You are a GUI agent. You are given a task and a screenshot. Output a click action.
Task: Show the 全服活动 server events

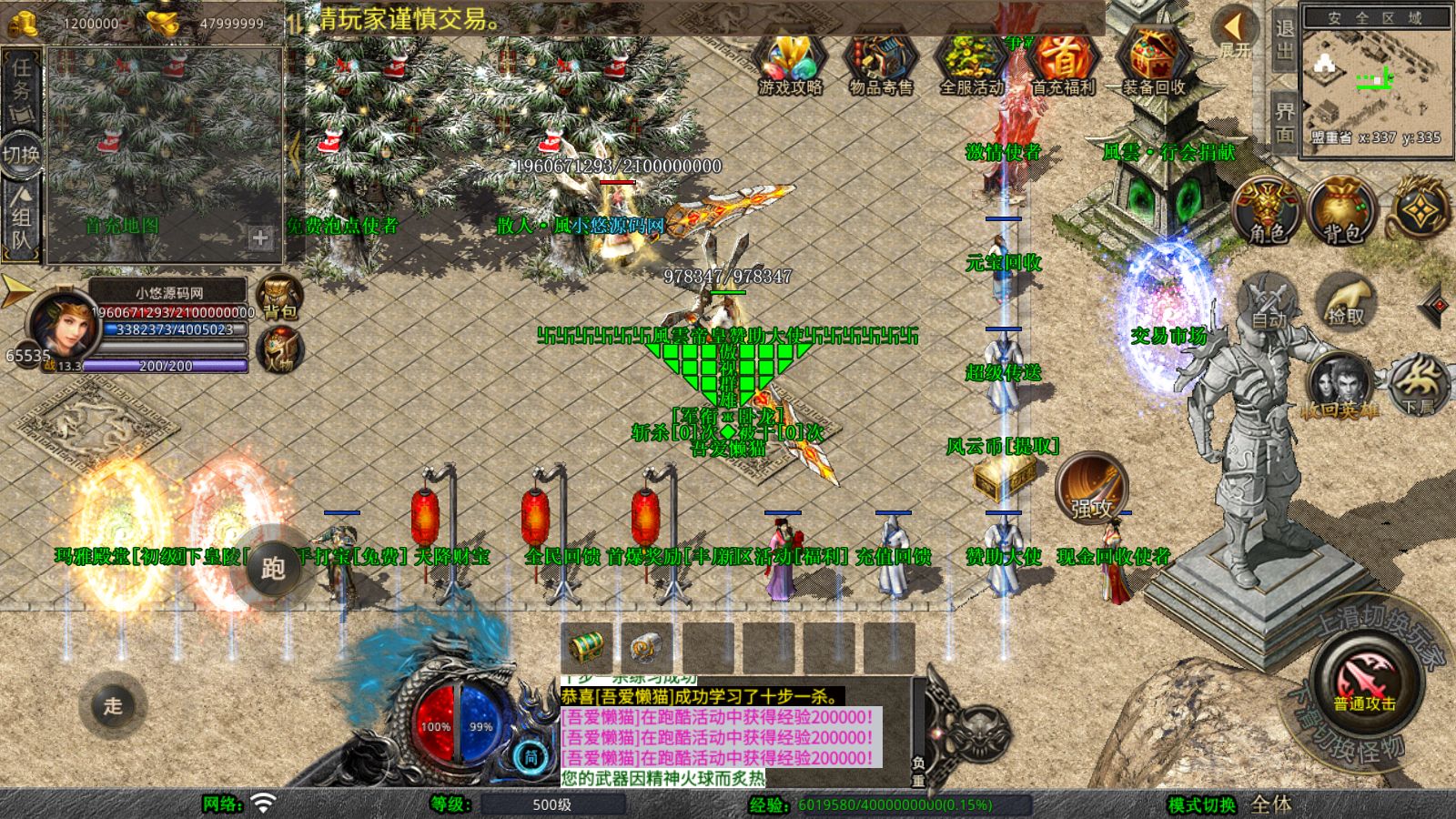coord(971,64)
